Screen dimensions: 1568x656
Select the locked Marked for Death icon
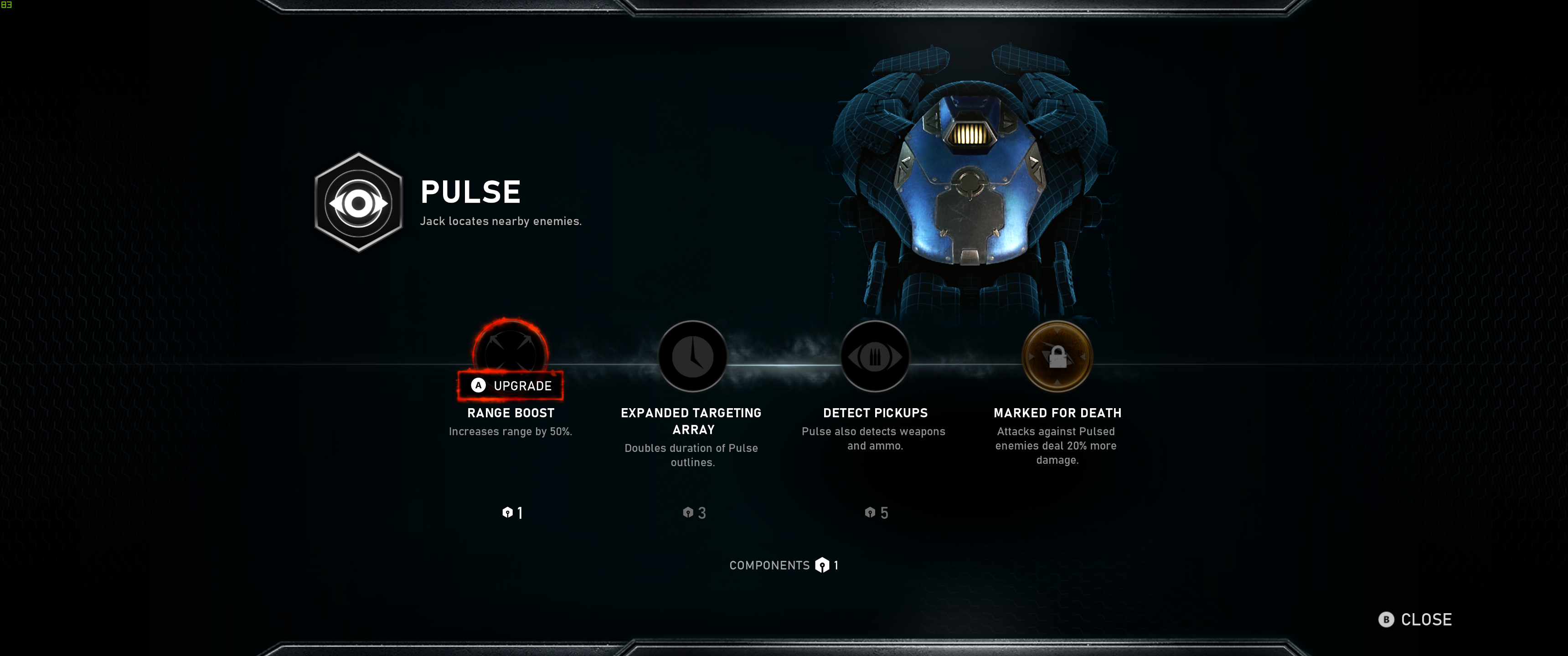1058,356
